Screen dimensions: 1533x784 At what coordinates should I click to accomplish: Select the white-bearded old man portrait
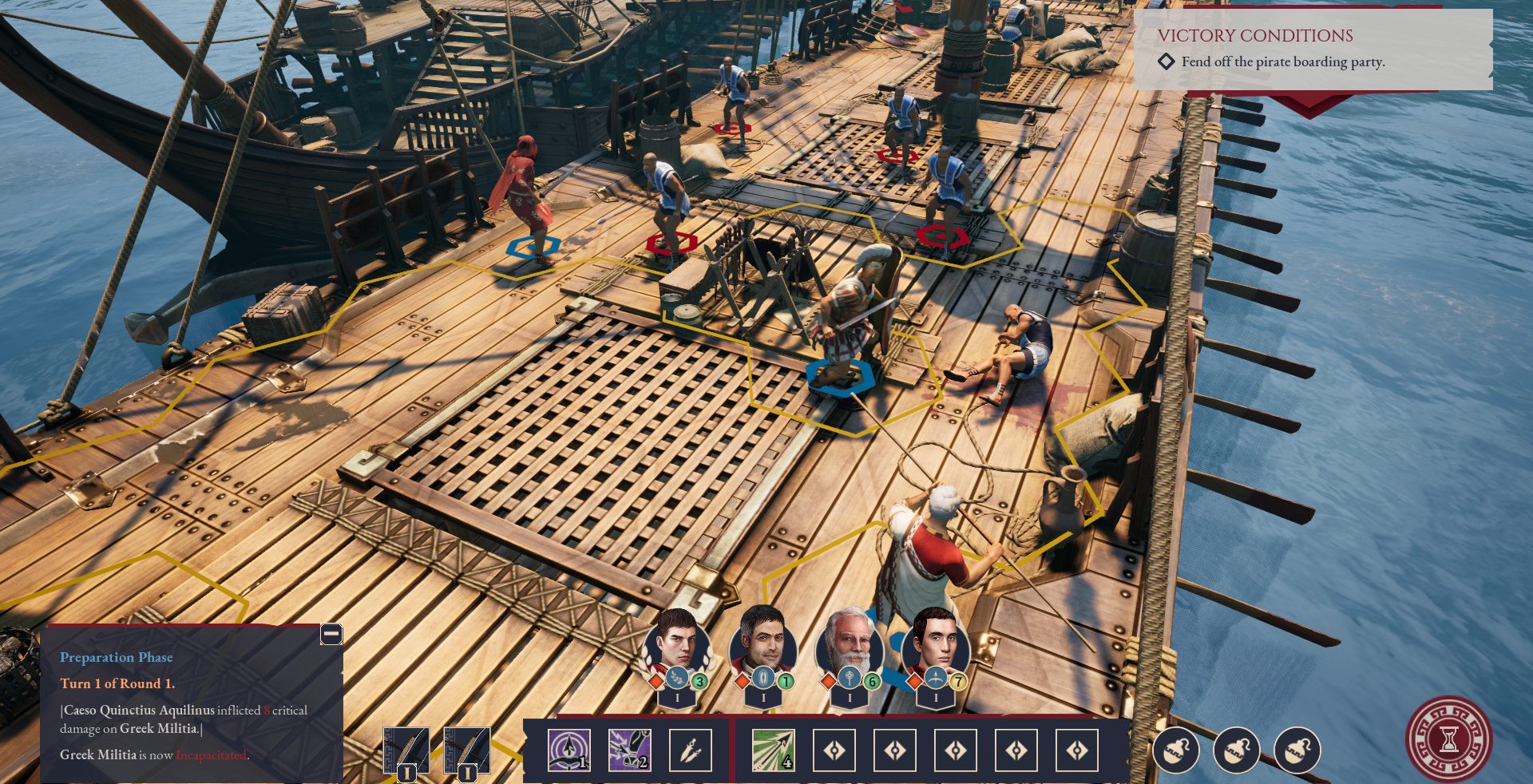849,643
